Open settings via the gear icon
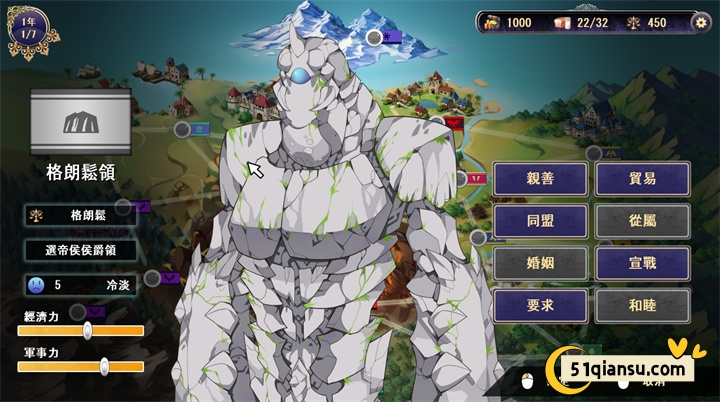 click(701, 23)
